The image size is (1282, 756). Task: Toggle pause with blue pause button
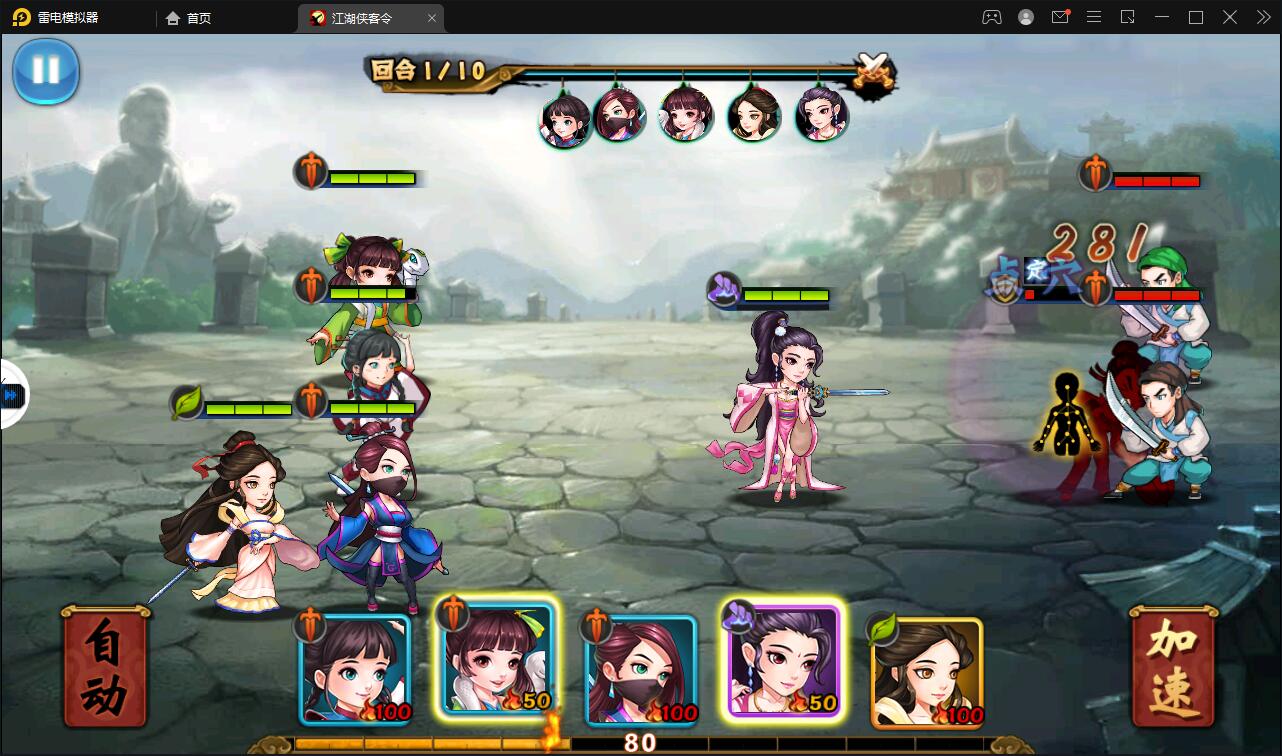[x=45, y=72]
